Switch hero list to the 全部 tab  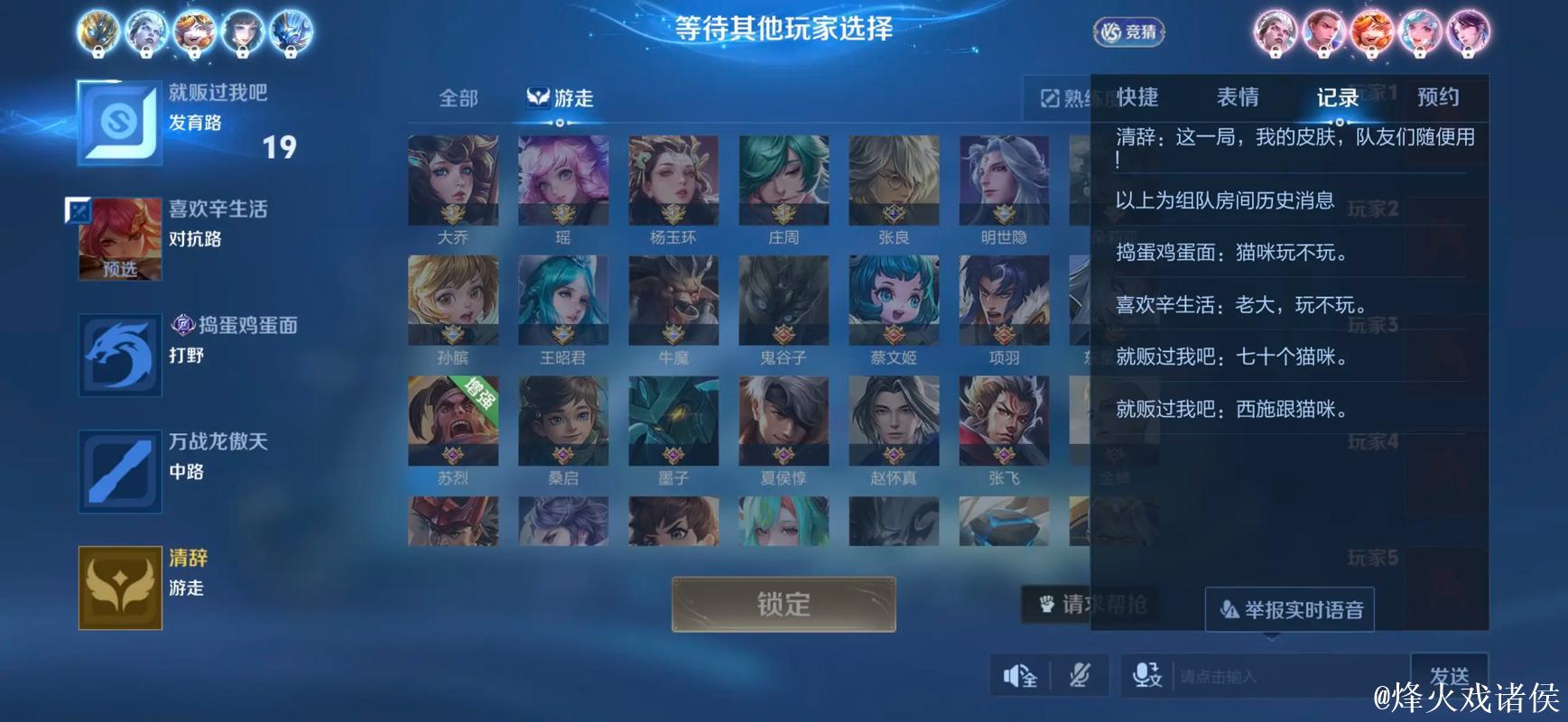[x=459, y=97]
